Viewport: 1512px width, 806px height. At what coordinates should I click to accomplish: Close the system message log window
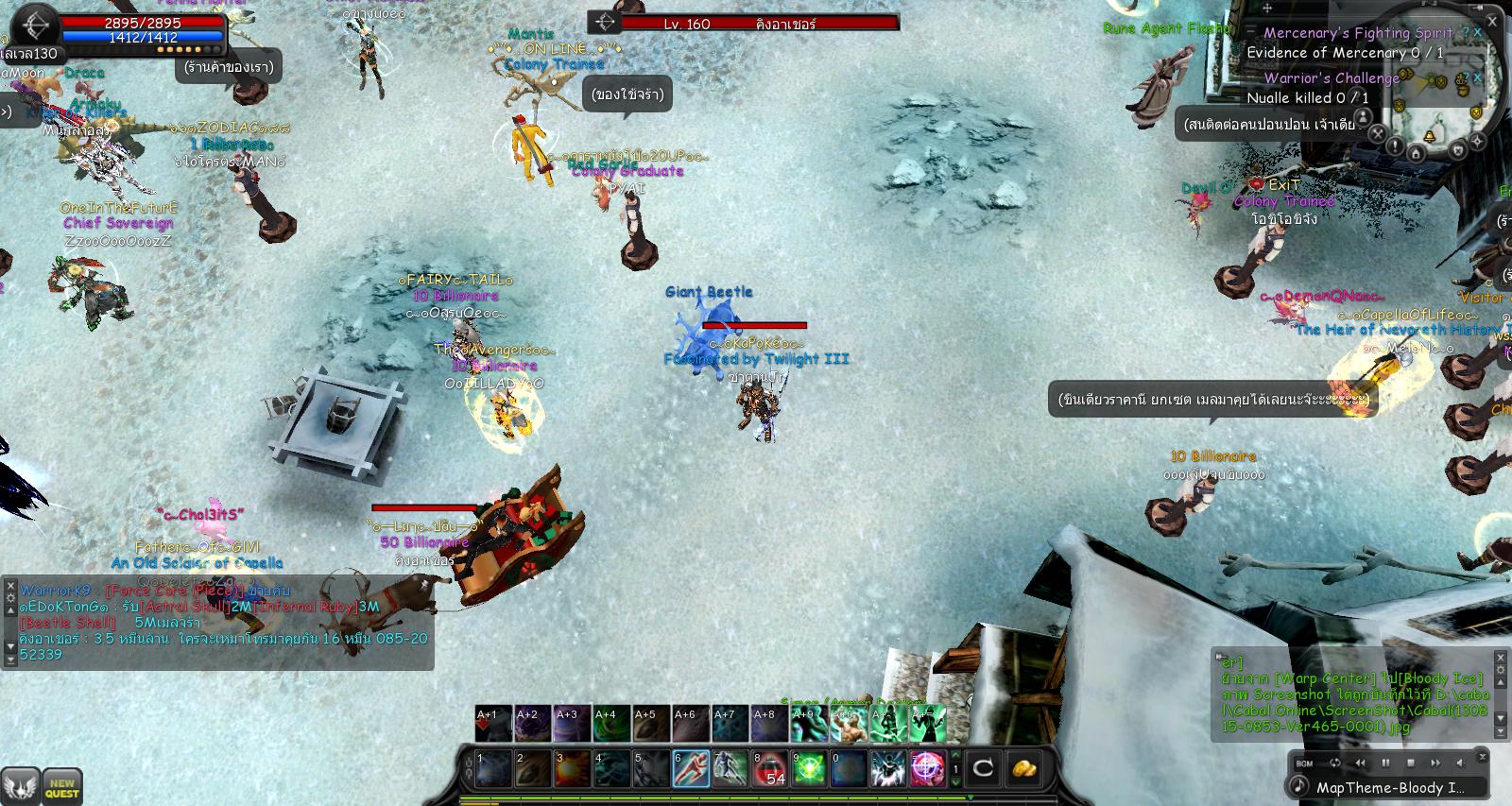coord(1500,657)
